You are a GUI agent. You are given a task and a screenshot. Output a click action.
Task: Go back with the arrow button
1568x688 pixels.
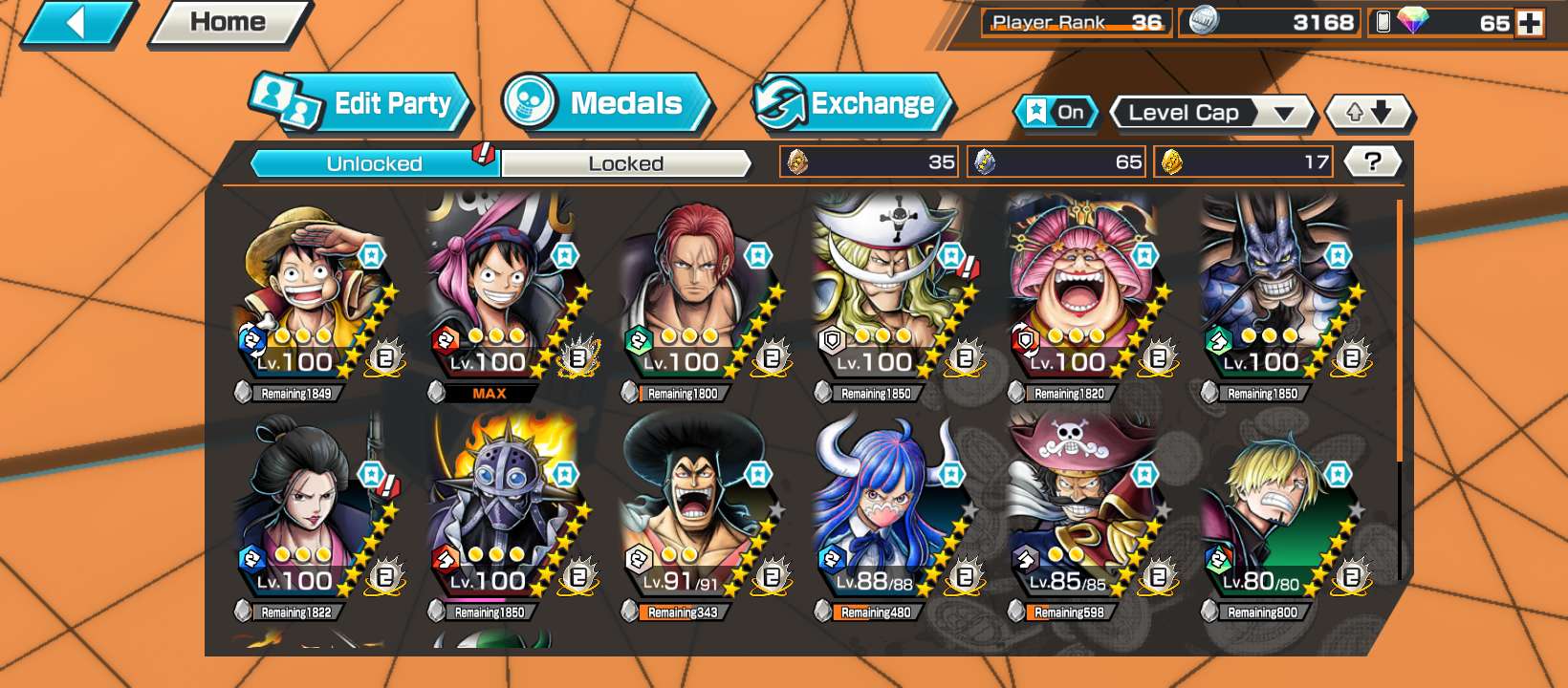pyautogui.click(x=78, y=23)
